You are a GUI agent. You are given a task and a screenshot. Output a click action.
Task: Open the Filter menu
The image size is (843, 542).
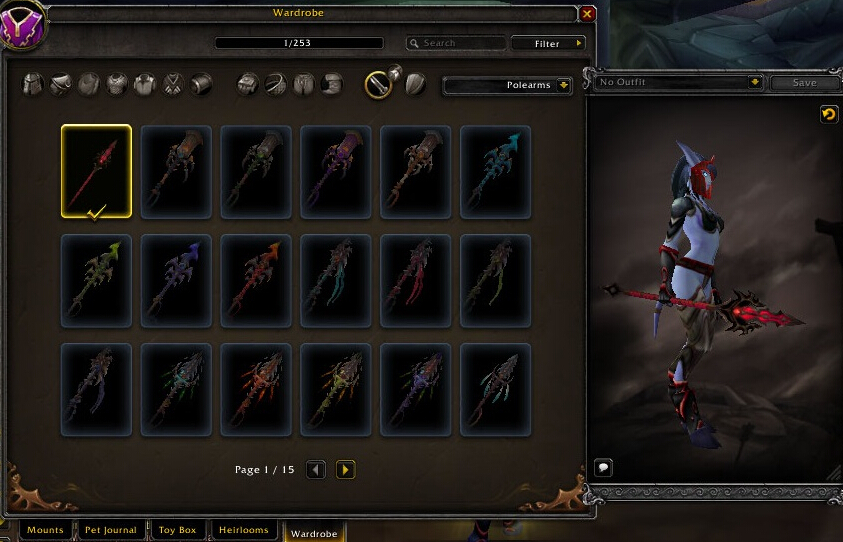click(x=548, y=43)
